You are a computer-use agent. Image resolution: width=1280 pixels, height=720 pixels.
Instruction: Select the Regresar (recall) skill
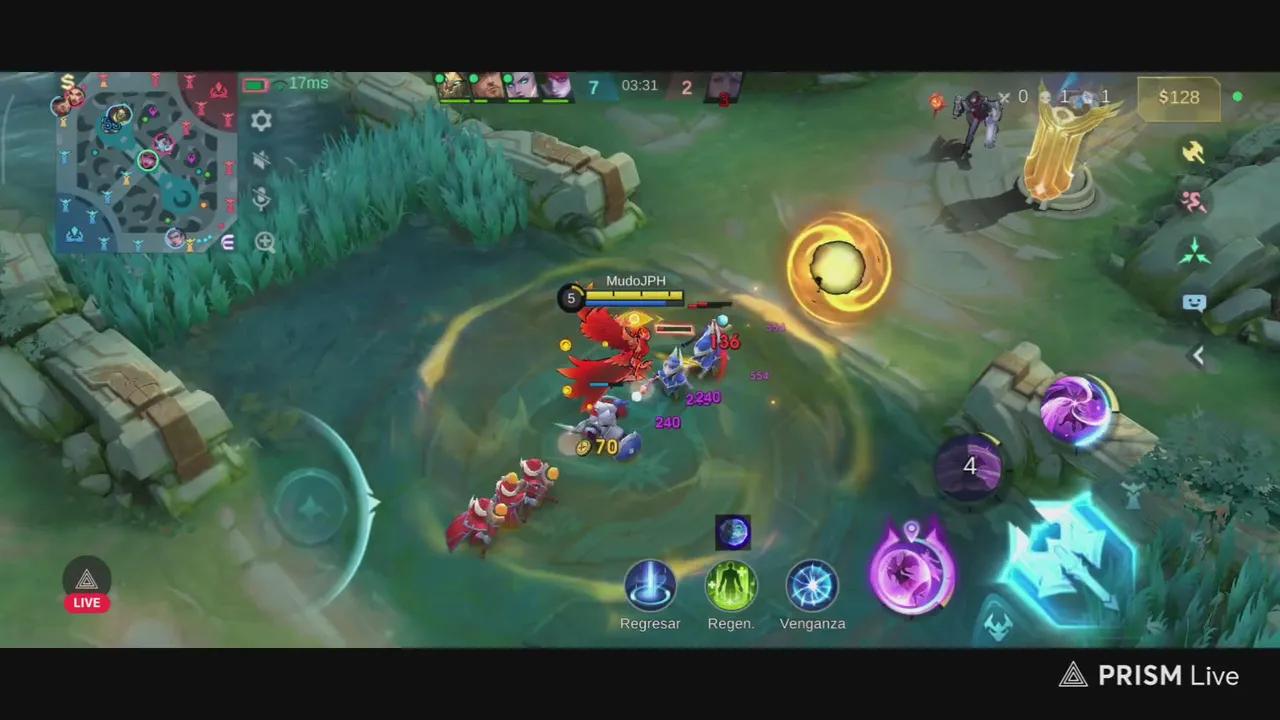coord(650,586)
